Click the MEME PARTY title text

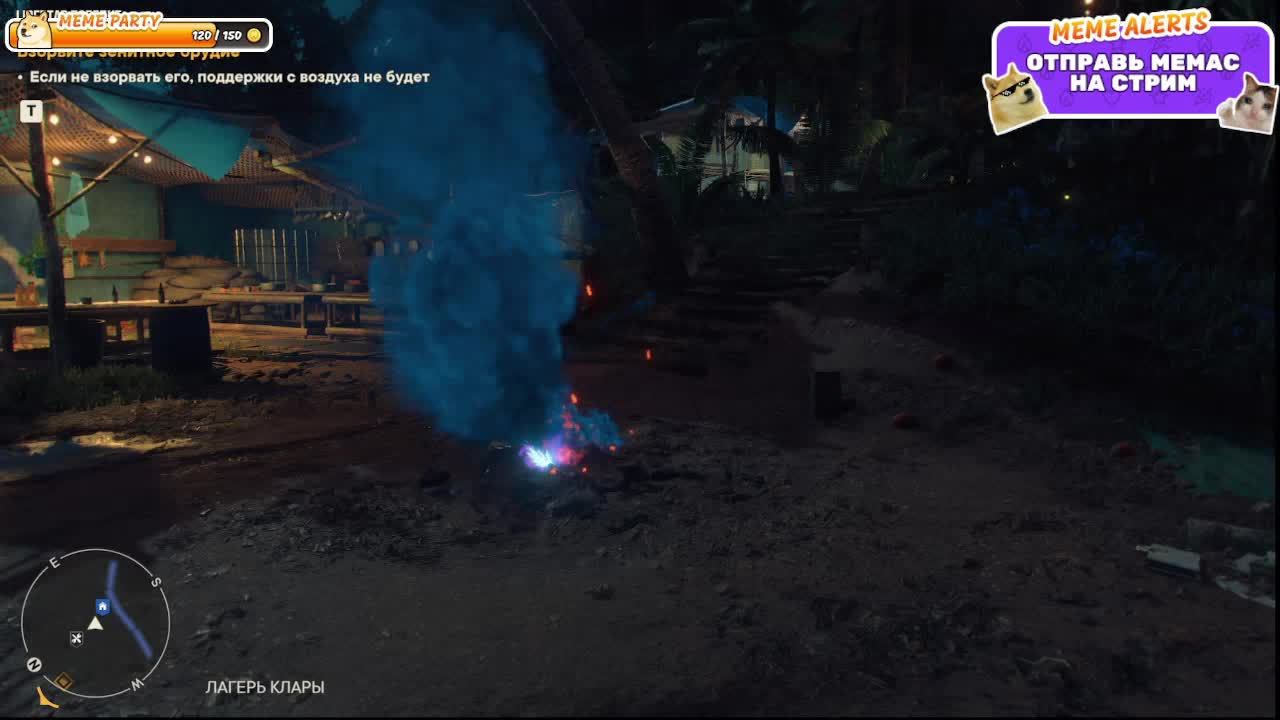click(x=110, y=21)
